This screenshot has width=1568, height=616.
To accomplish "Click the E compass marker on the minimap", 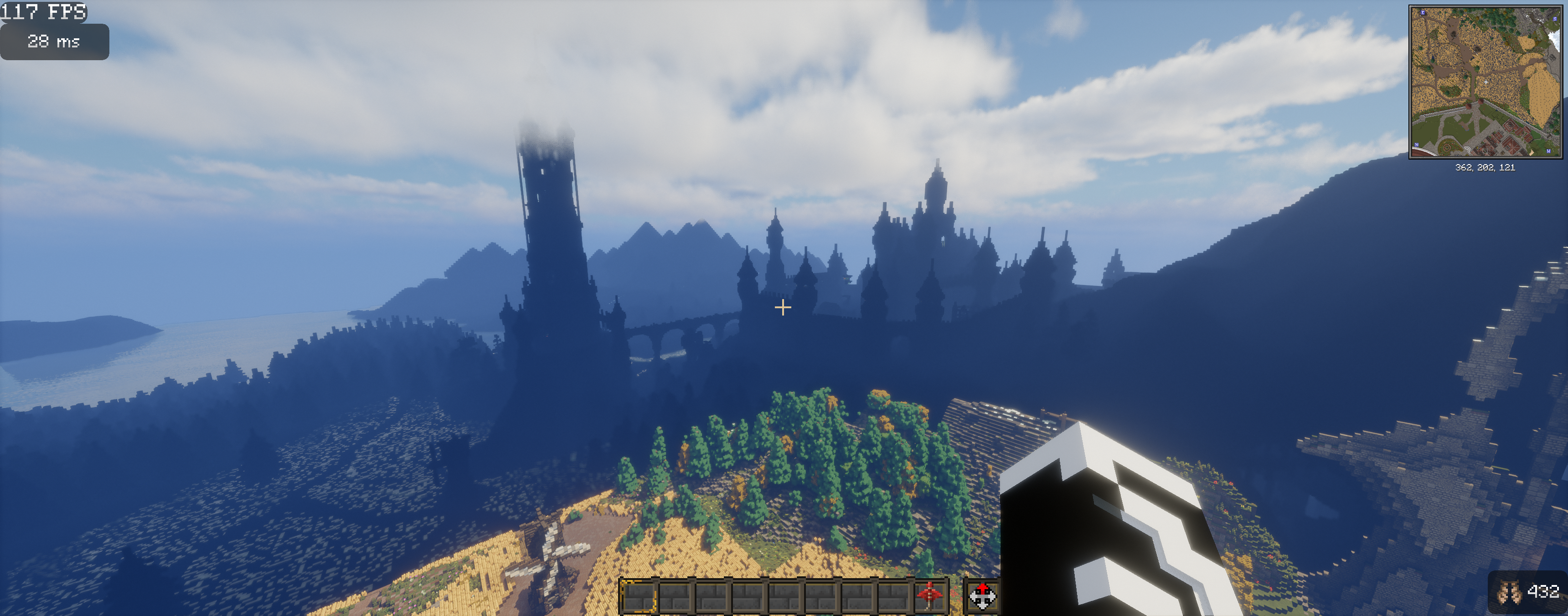I will [x=1423, y=12].
